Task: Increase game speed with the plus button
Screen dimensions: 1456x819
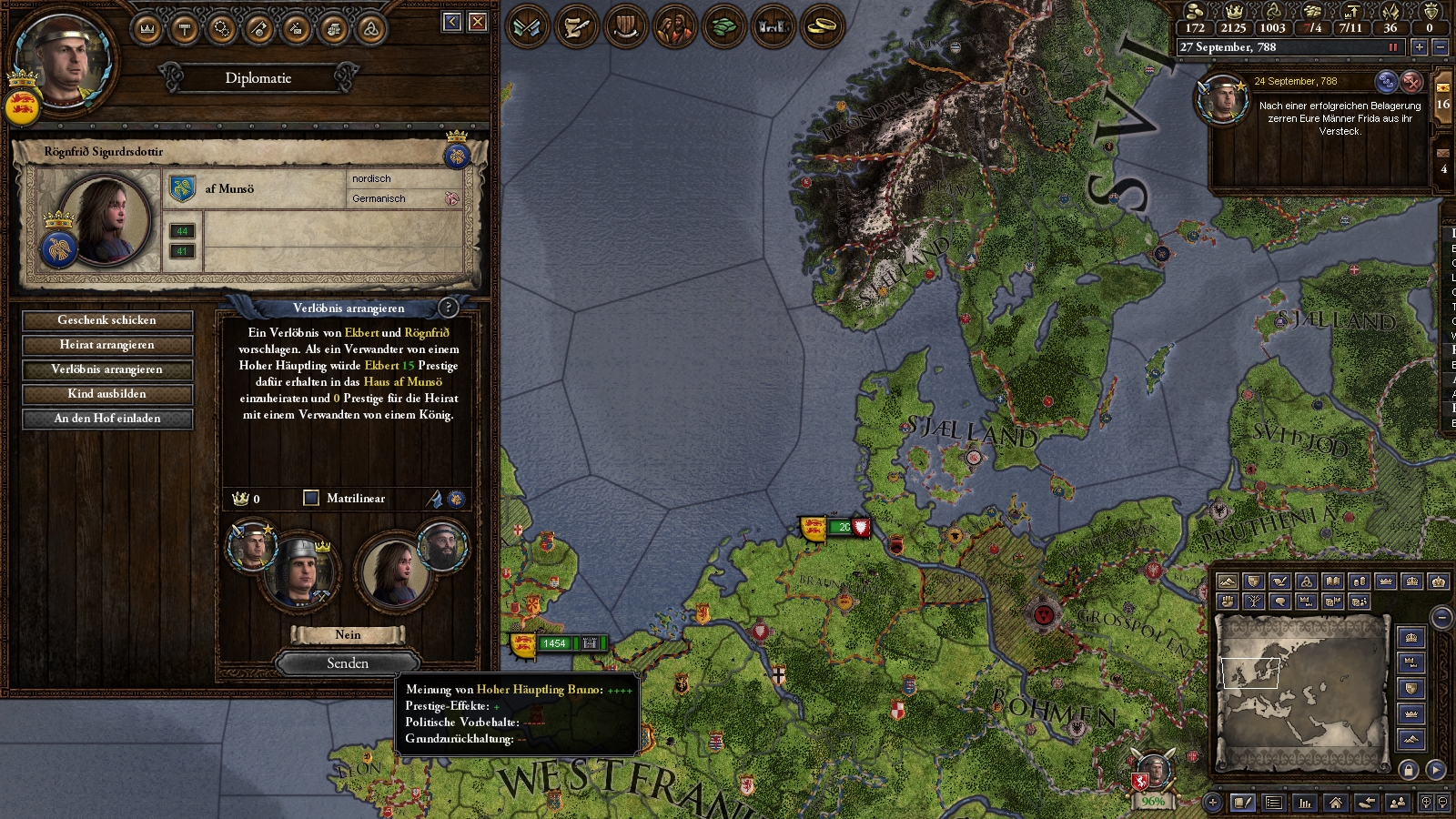Action: pos(1419,47)
